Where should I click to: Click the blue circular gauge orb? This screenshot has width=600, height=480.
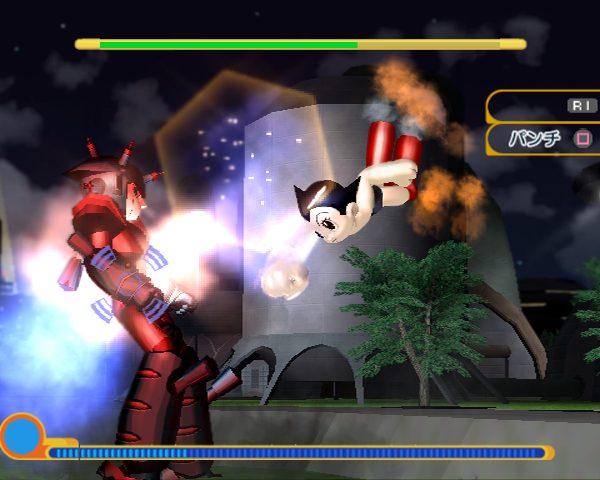pos(21,436)
